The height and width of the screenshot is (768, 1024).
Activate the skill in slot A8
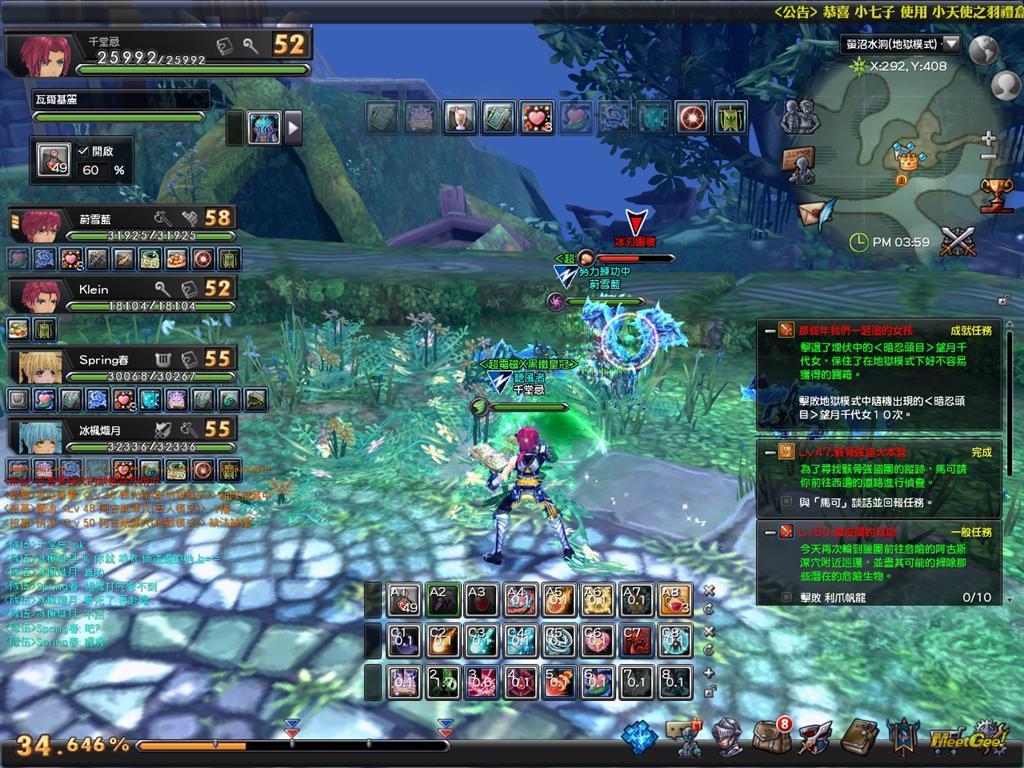point(674,600)
